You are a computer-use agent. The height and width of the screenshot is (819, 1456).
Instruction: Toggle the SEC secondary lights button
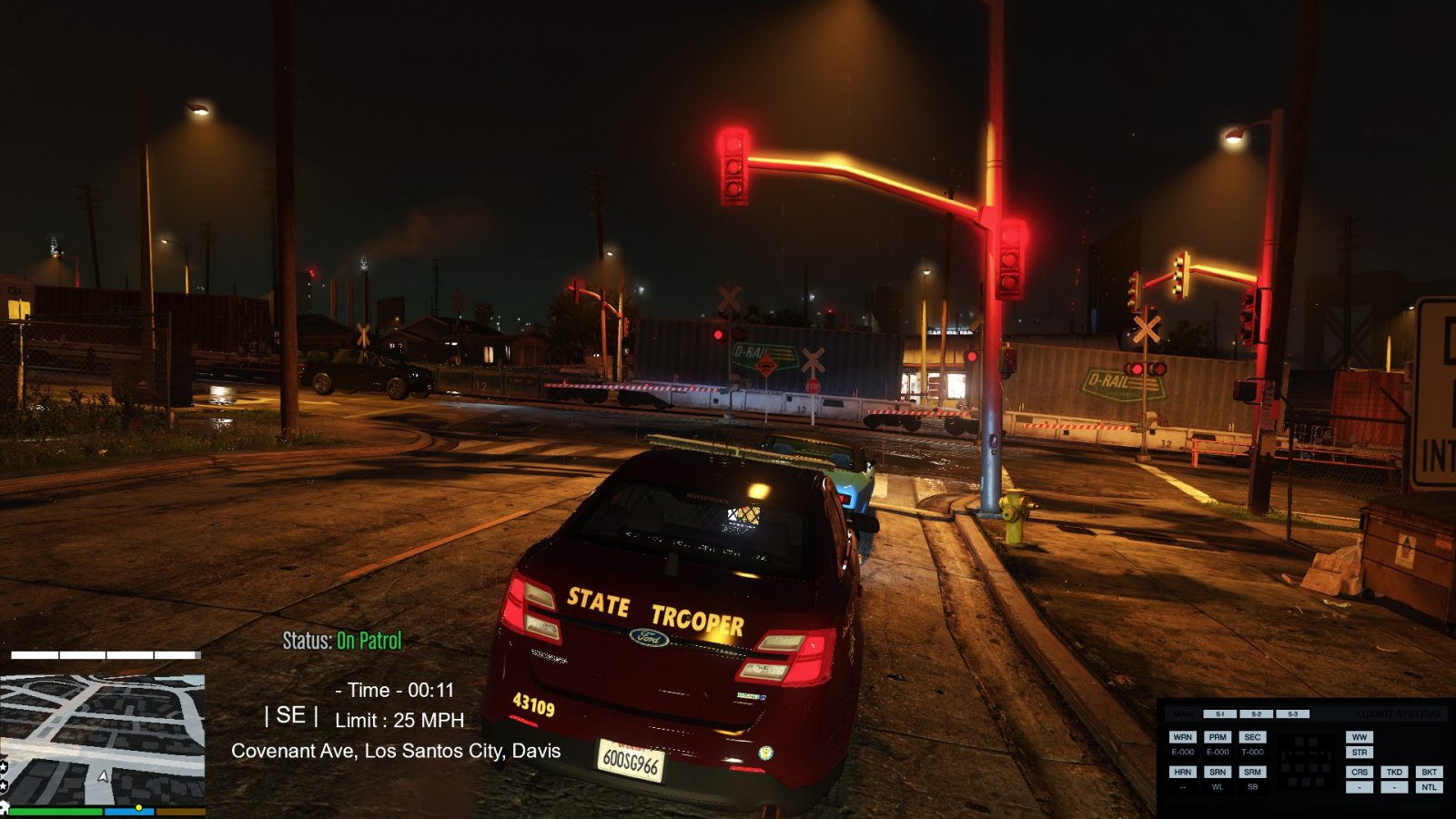pyautogui.click(x=1252, y=737)
